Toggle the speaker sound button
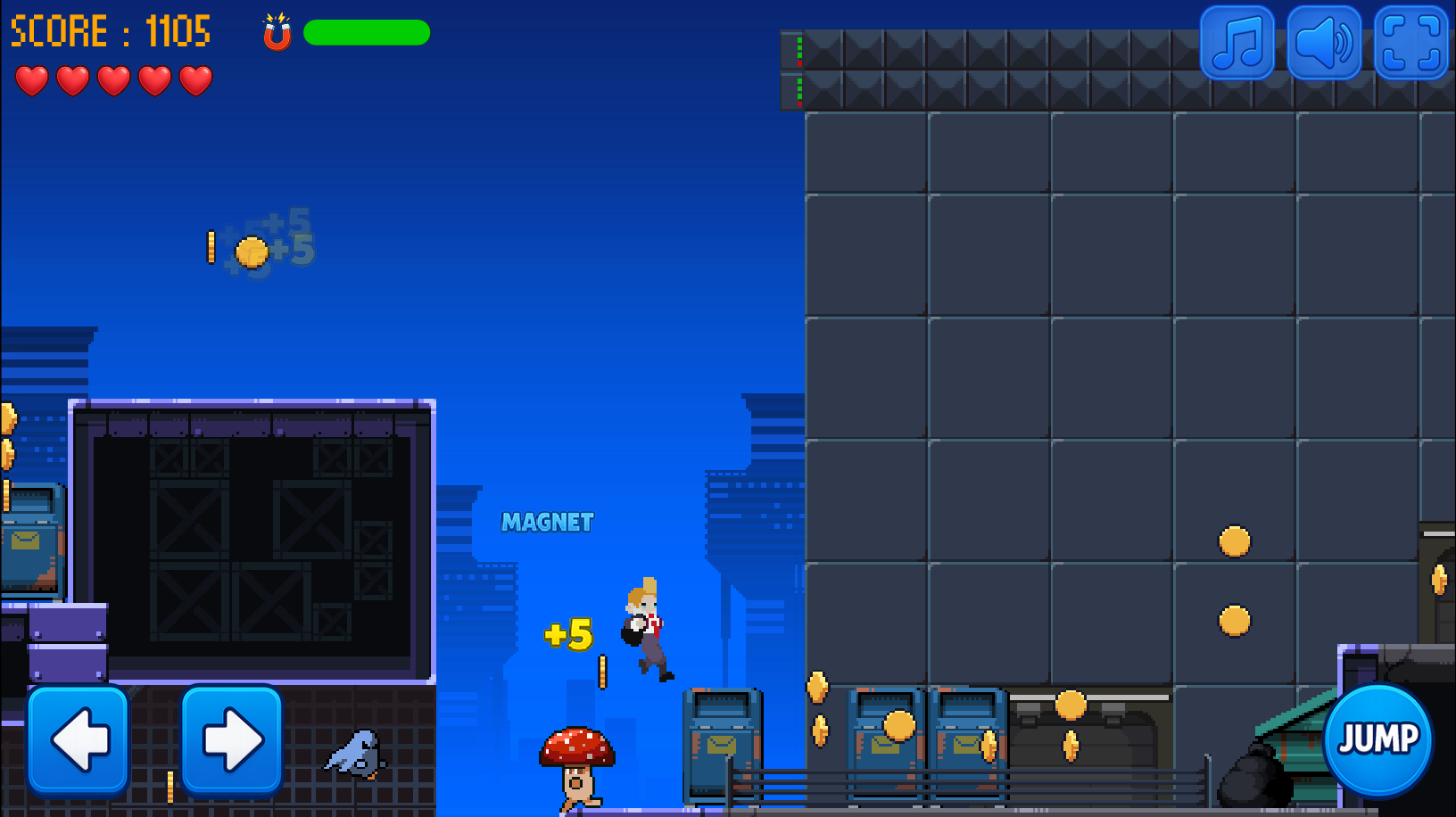Screen dimensions: 1456x817 [1324, 43]
